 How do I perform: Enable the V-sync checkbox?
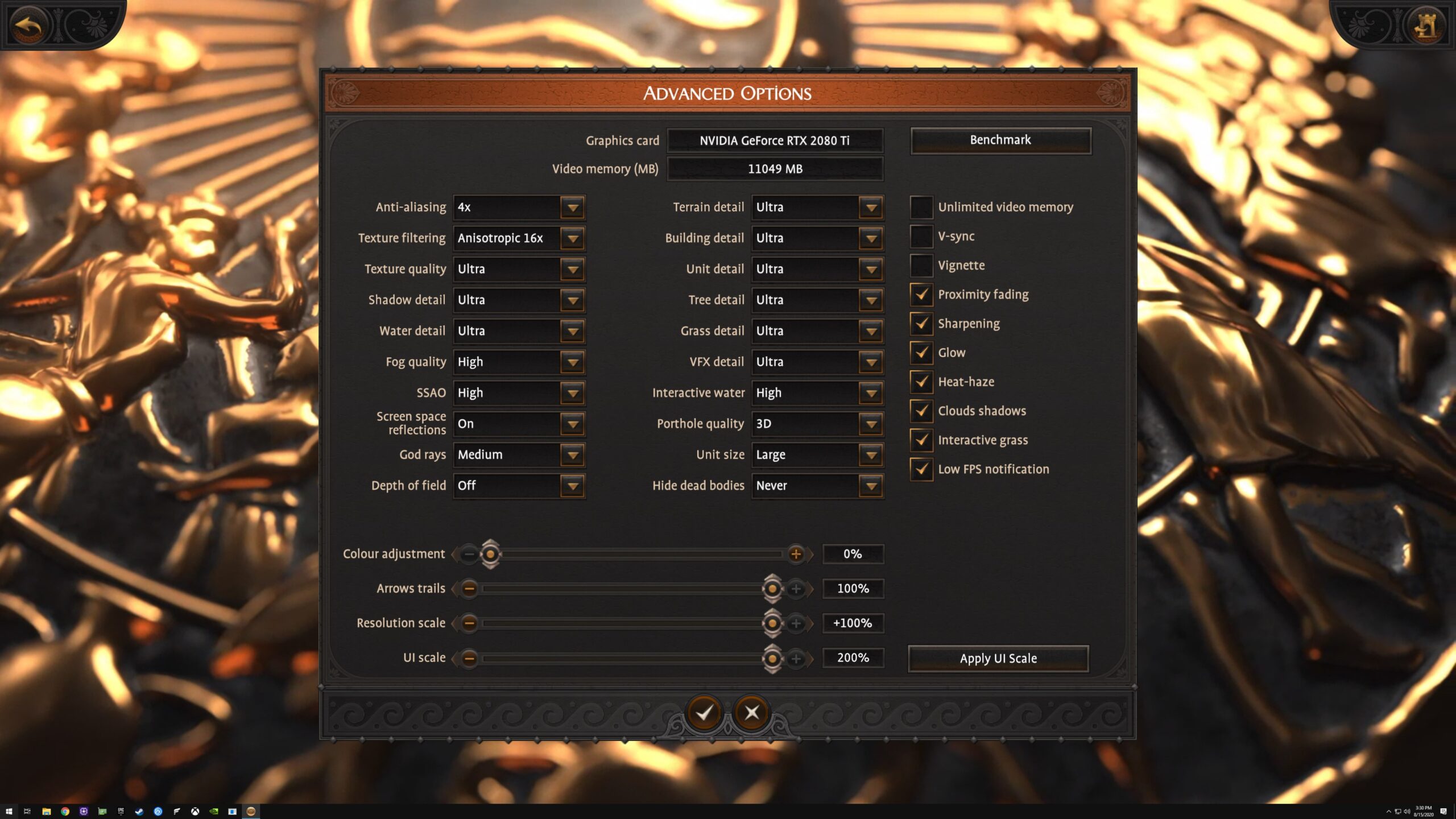921,236
